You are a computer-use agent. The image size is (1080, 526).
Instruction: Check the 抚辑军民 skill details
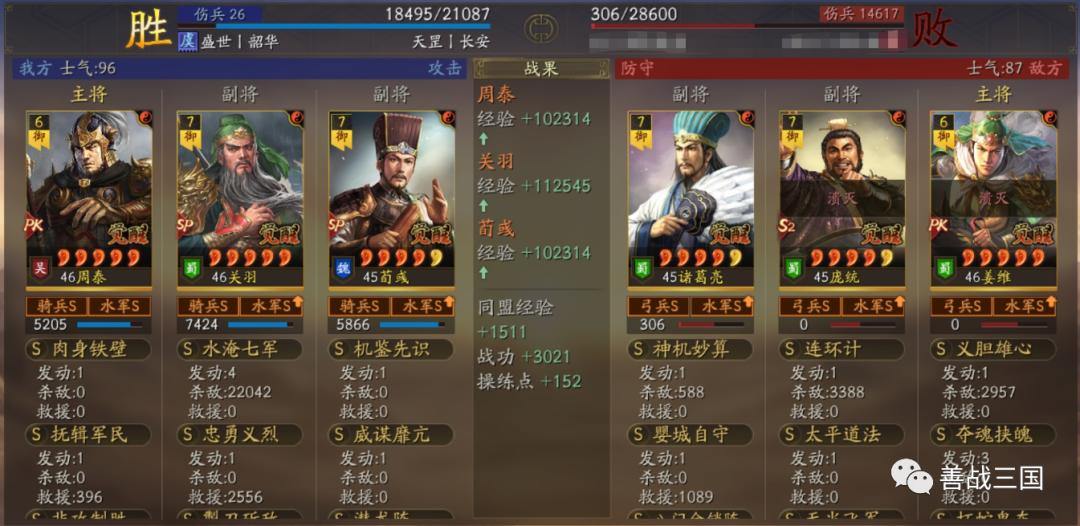(89, 435)
